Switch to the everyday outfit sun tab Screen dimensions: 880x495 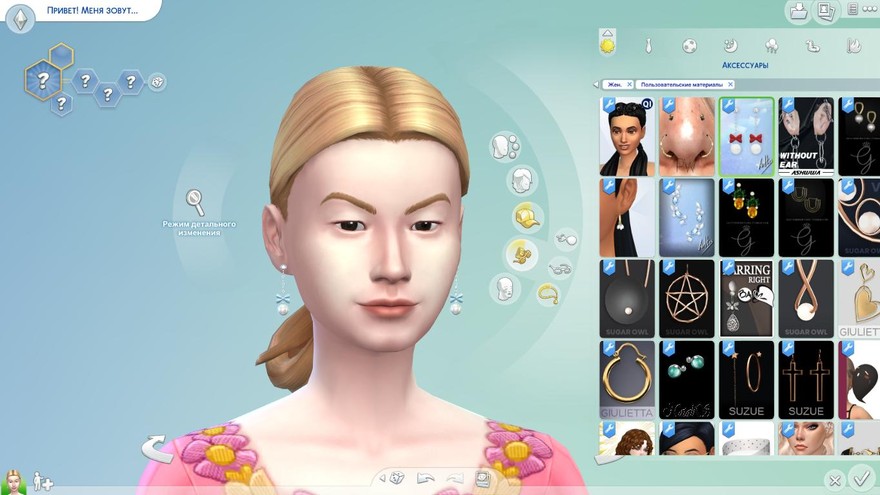(x=607, y=44)
